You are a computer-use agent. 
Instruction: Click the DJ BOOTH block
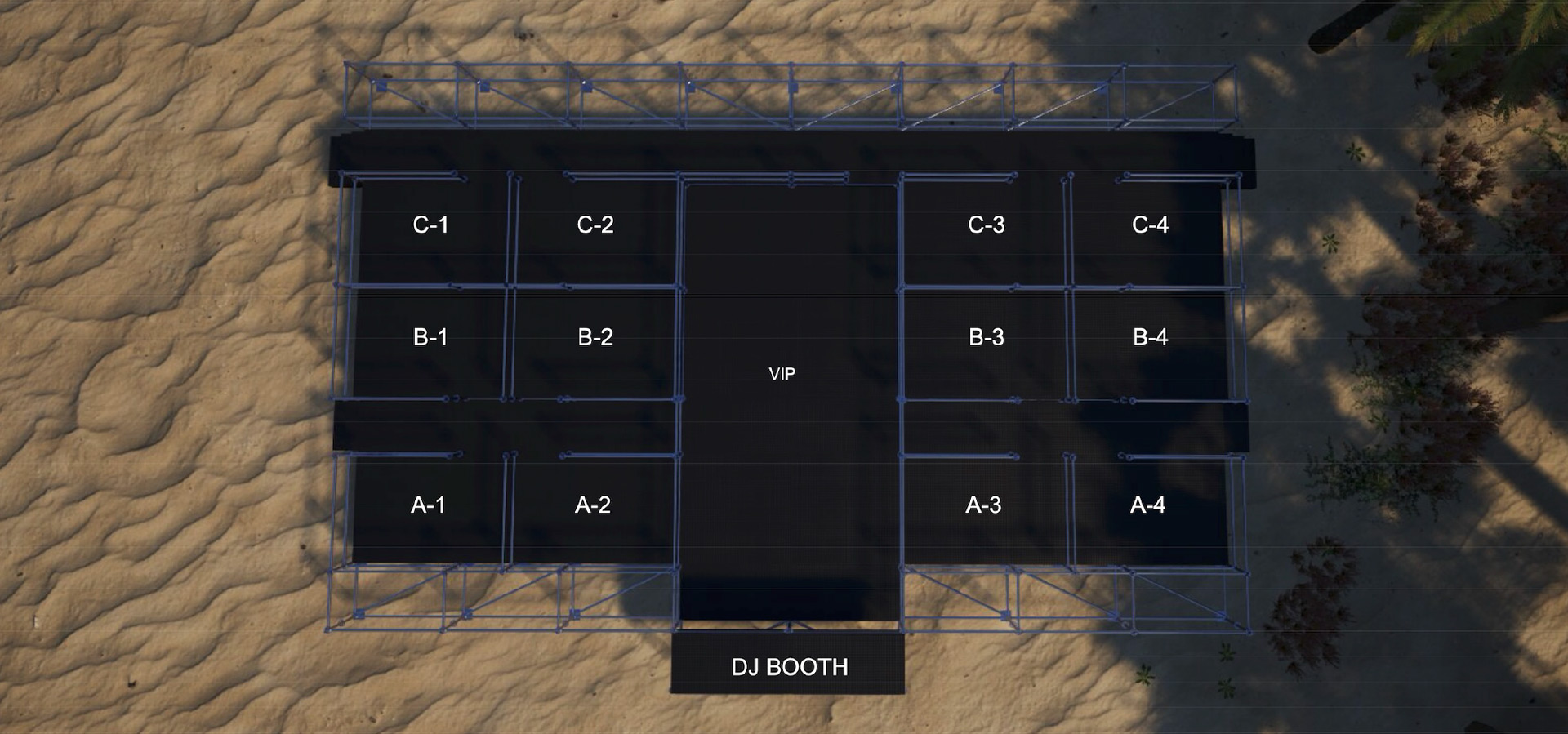coord(789,667)
